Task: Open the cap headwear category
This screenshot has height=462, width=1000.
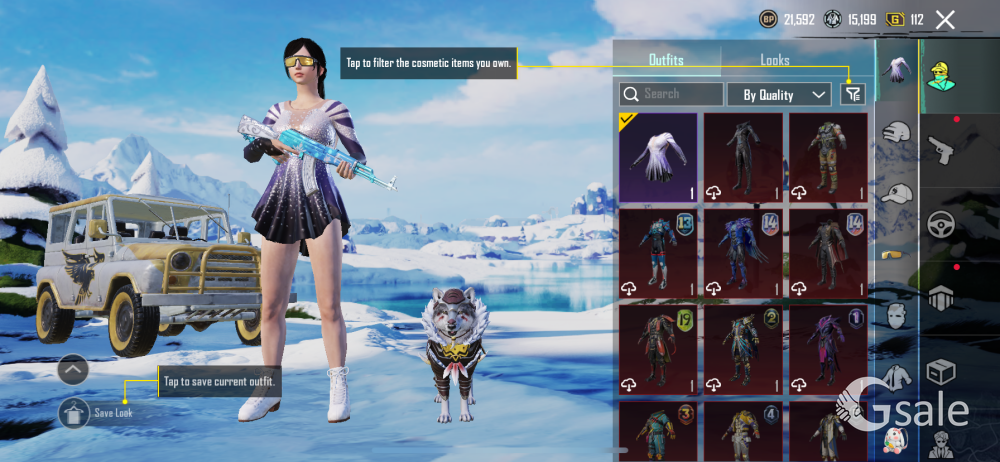Action: [897, 194]
